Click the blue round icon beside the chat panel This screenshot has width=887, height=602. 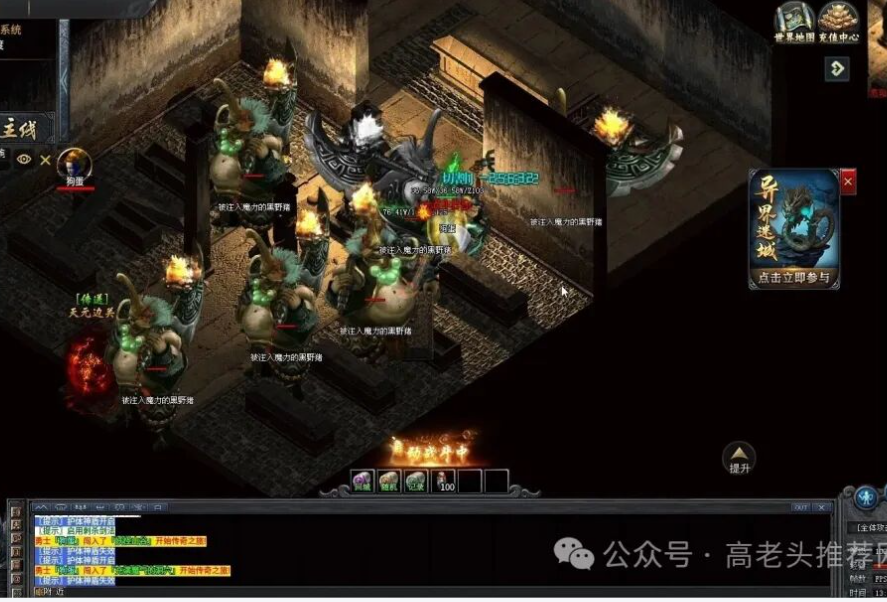(866, 497)
